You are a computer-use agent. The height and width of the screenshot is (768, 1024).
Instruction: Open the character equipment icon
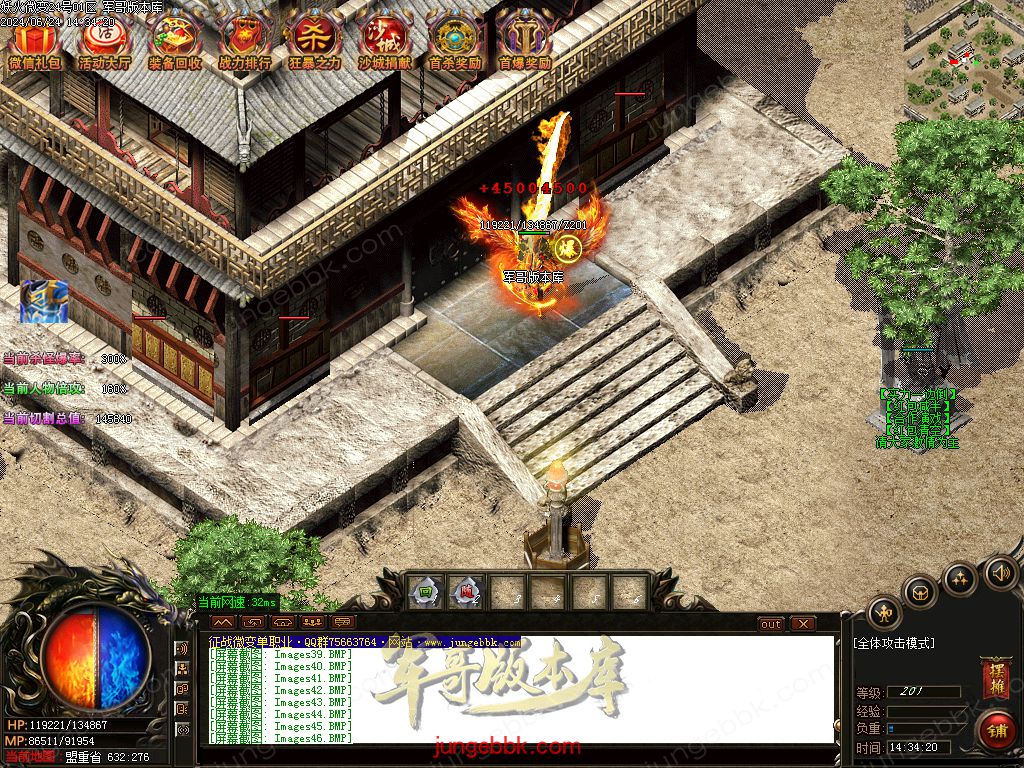[x=883, y=612]
